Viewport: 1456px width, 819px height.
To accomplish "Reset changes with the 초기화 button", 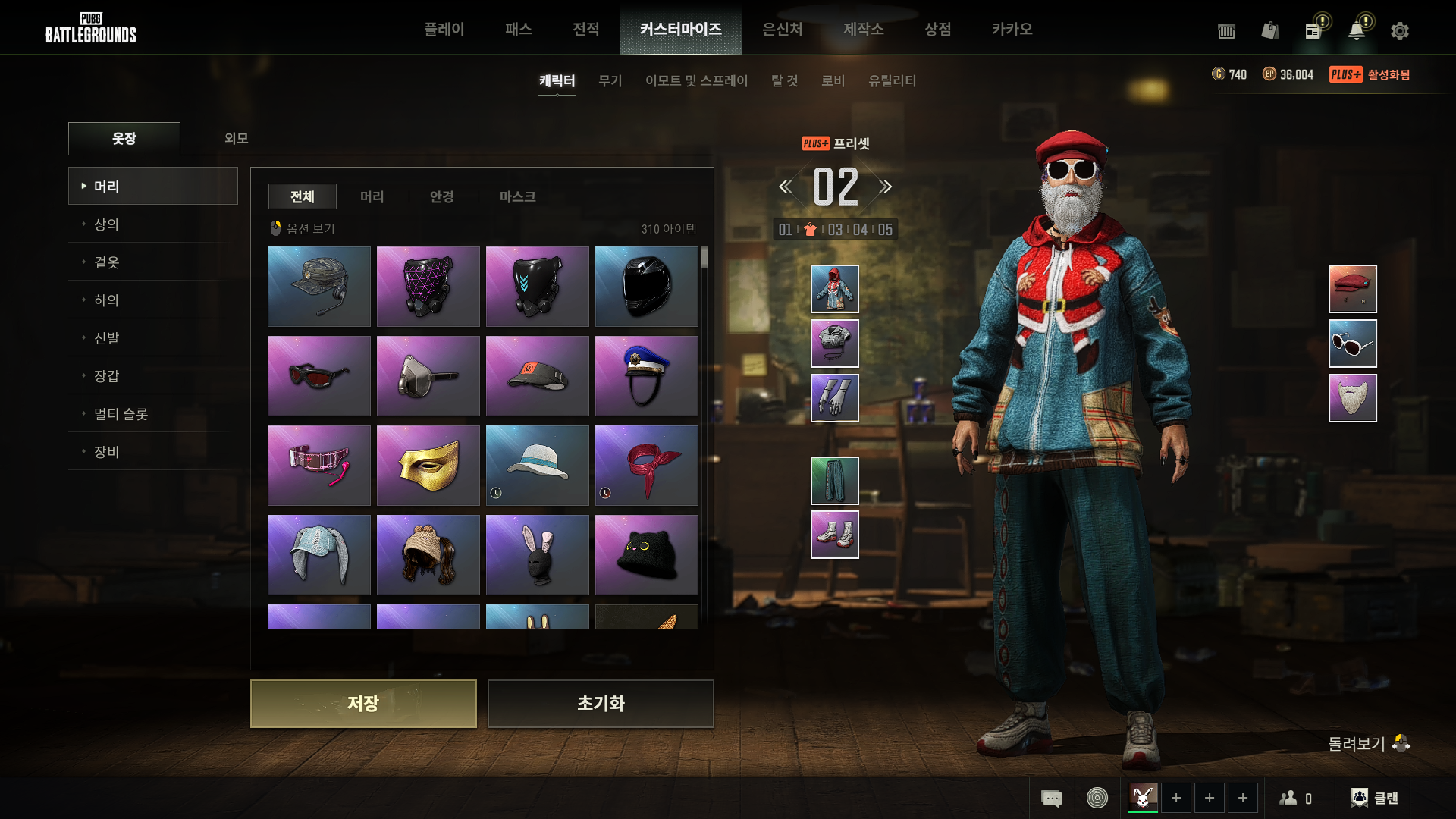I will click(600, 704).
